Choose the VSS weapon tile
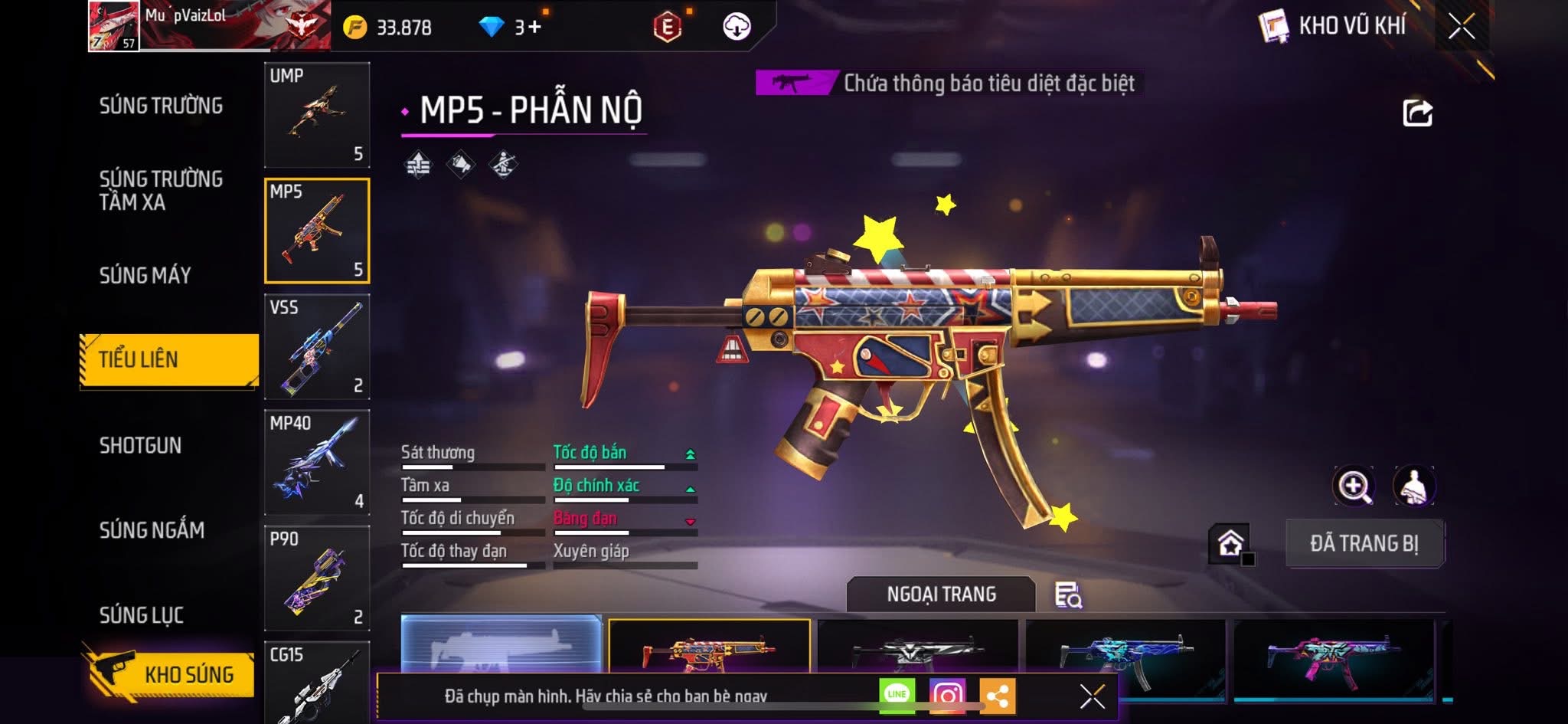Image resolution: width=1568 pixels, height=724 pixels. (x=317, y=346)
